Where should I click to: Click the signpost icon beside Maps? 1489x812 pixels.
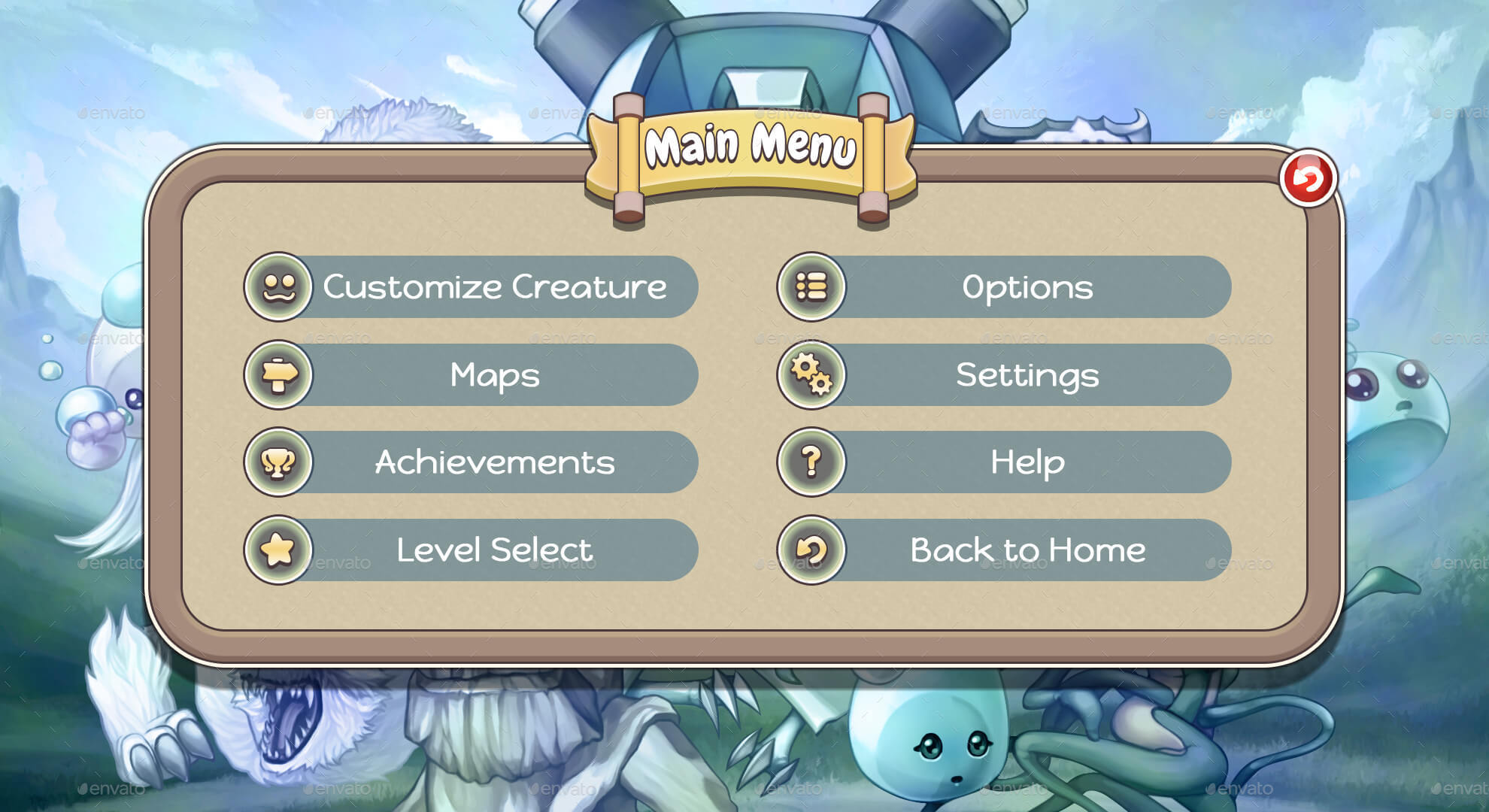pos(277,374)
